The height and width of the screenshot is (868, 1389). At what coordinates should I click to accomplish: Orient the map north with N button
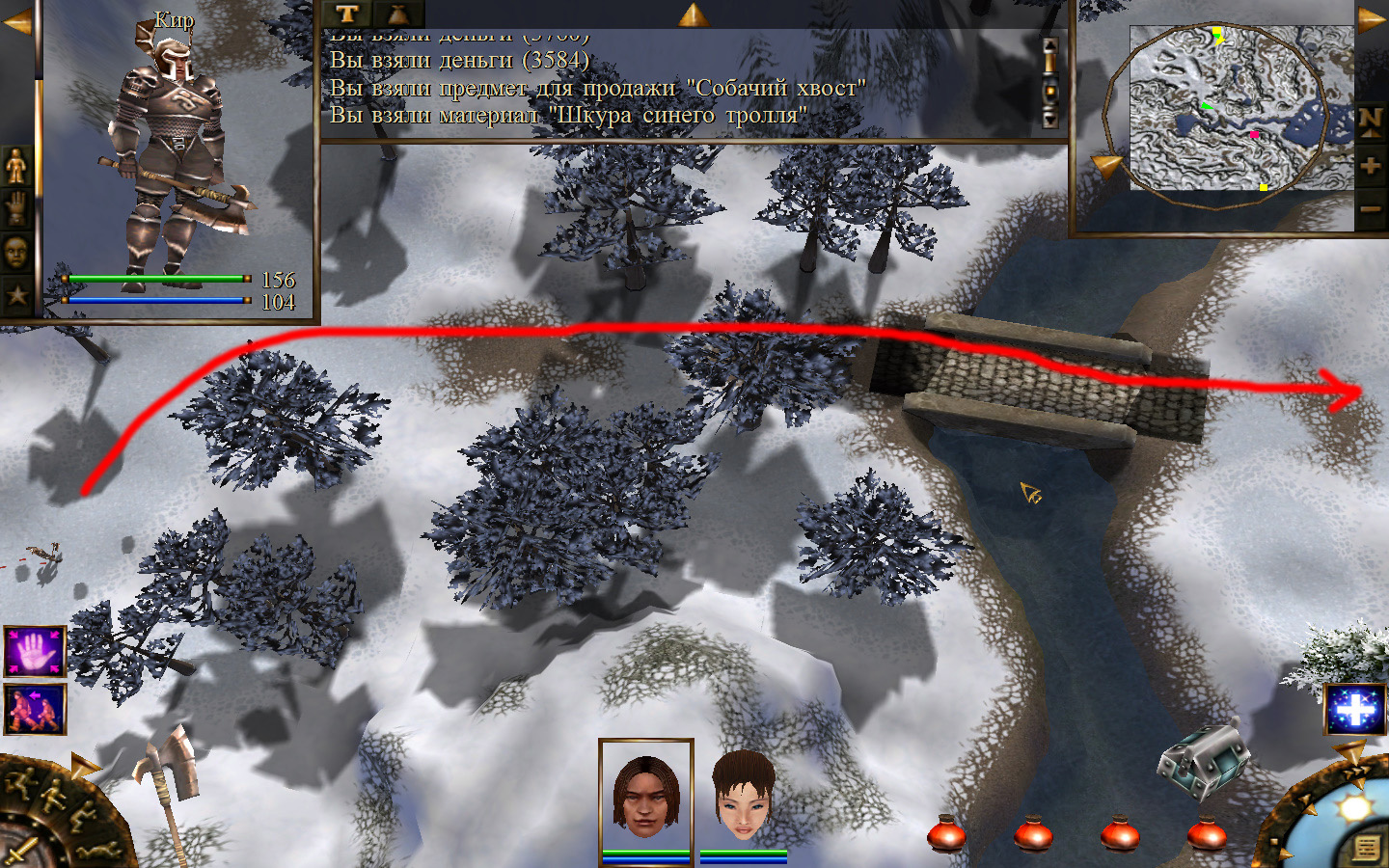[1371, 122]
